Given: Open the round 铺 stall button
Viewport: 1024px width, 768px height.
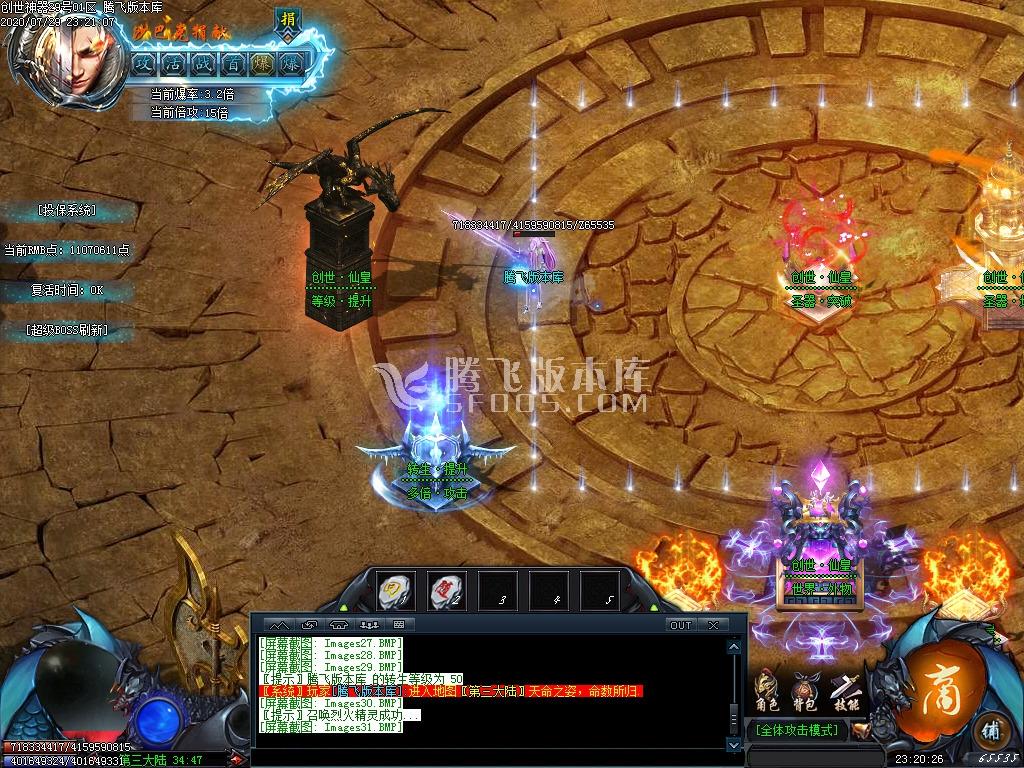Looking at the screenshot, I should click(x=990, y=729).
